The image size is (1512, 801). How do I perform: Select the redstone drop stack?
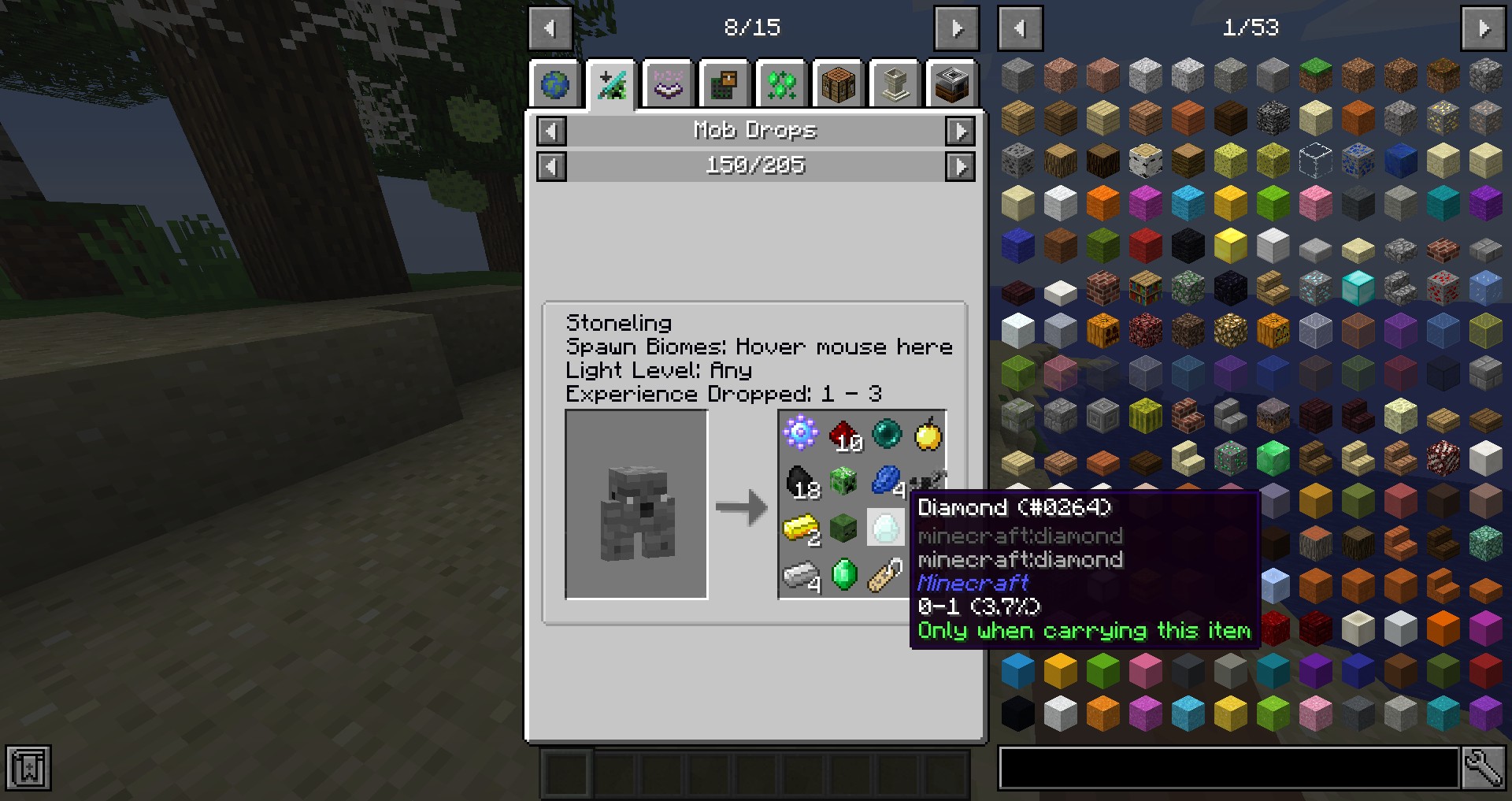(843, 434)
